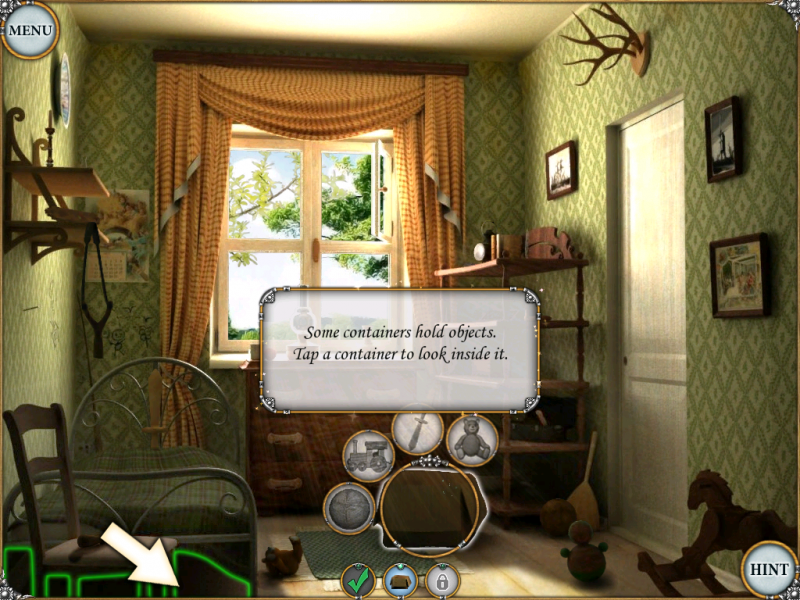Select the round ball item bubble
The width and height of the screenshot is (800, 600).
click(349, 506)
